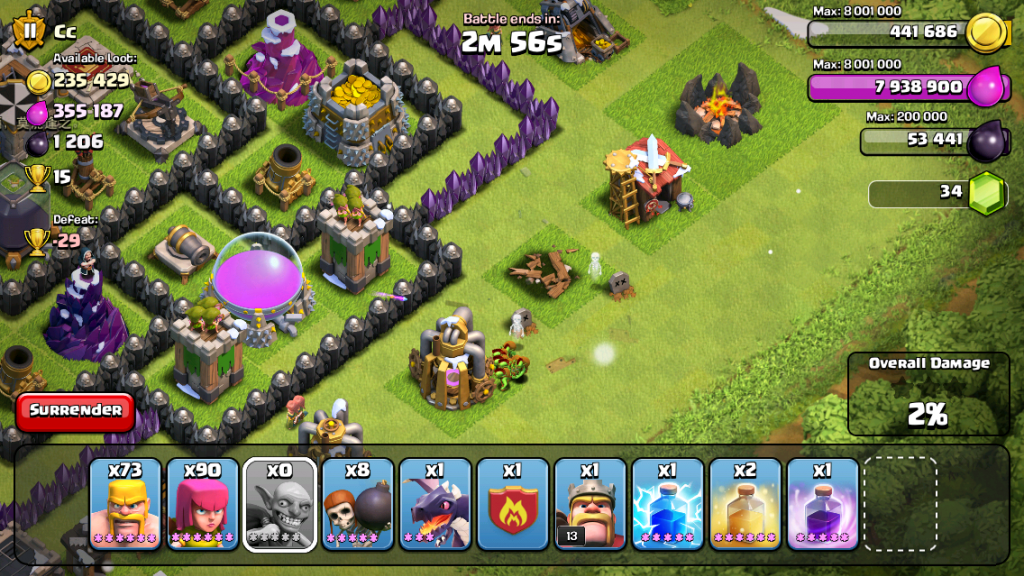Select the Dragon troop card
This screenshot has width=1024, height=576.
click(x=435, y=504)
